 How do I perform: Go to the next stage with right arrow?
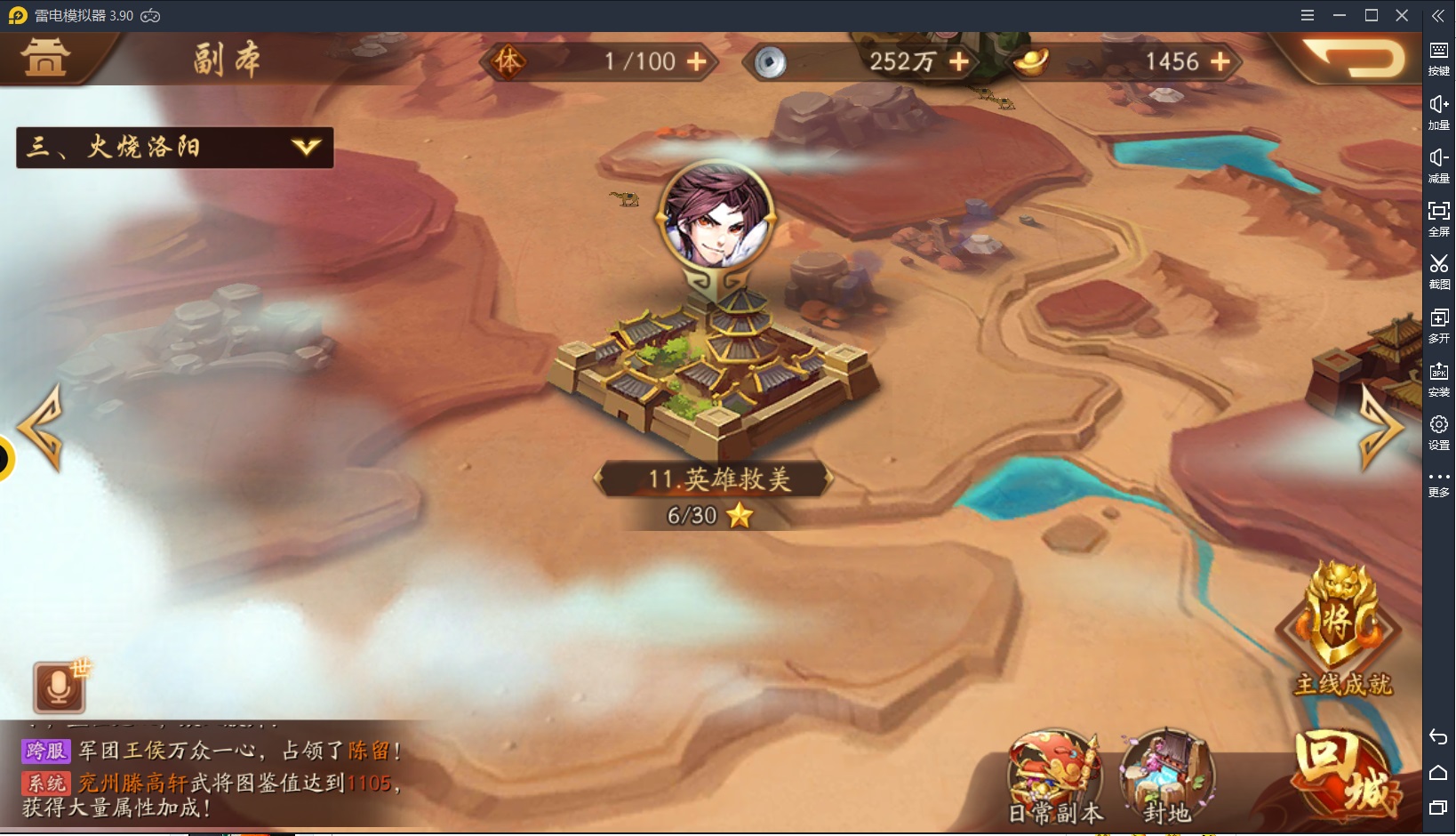point(1380,428)
